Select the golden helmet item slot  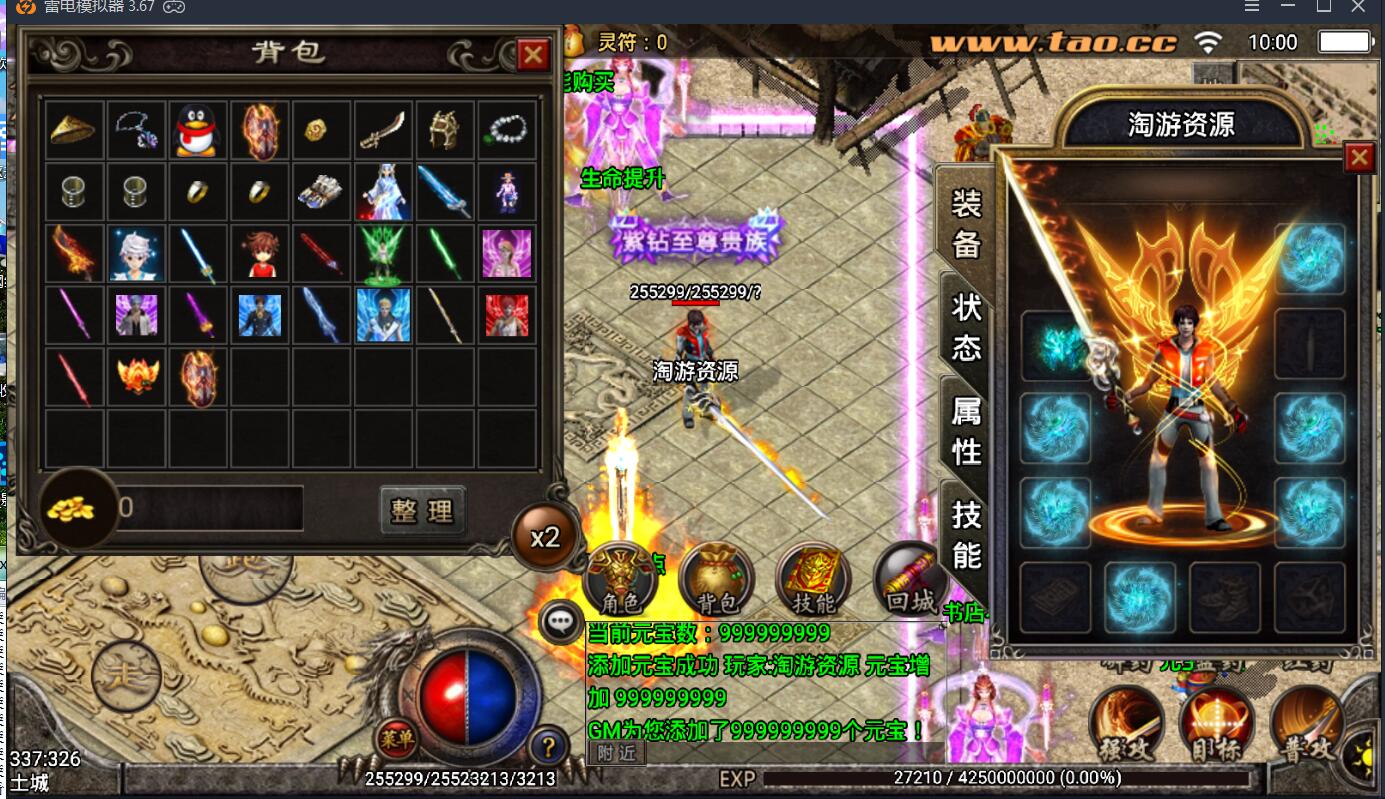pos(445,131)
